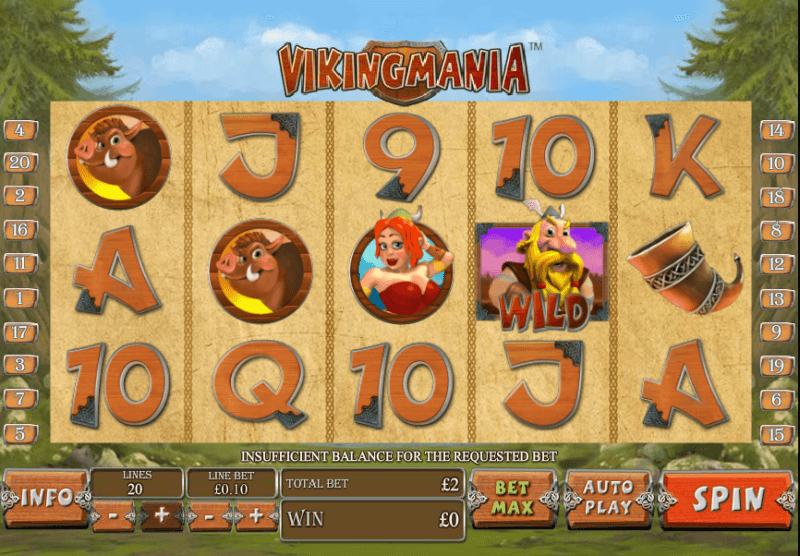Viewport: 800px width, 556px height.
Task: Click payline marker 18
Action: [x=777, y=197]
